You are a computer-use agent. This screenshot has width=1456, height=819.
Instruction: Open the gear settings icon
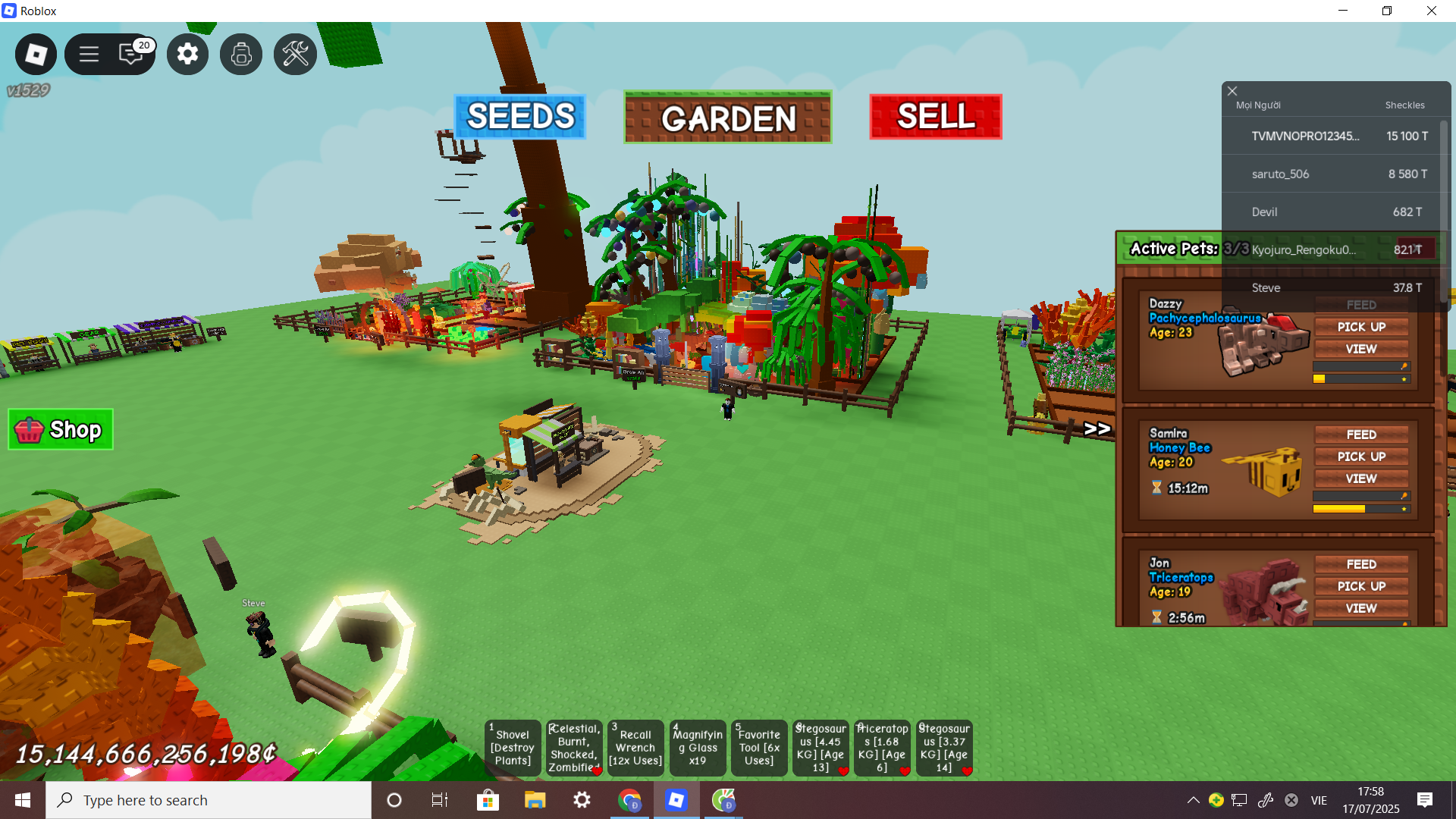(x=187, y=54)
